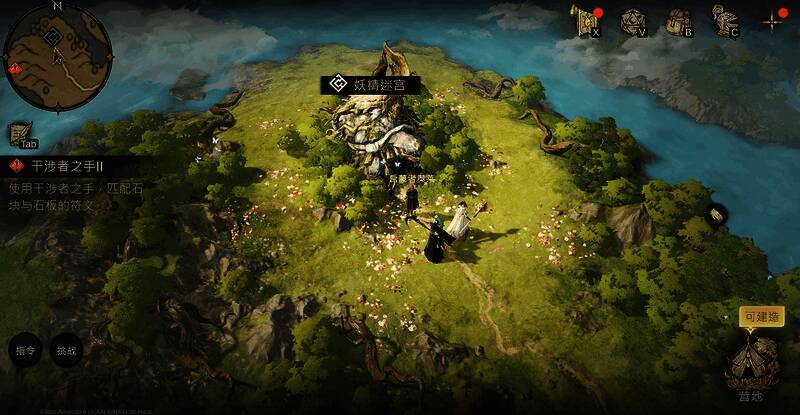Open the backpack inventory icon
This screenshot has width=800, height=415.
click(678, 20)
